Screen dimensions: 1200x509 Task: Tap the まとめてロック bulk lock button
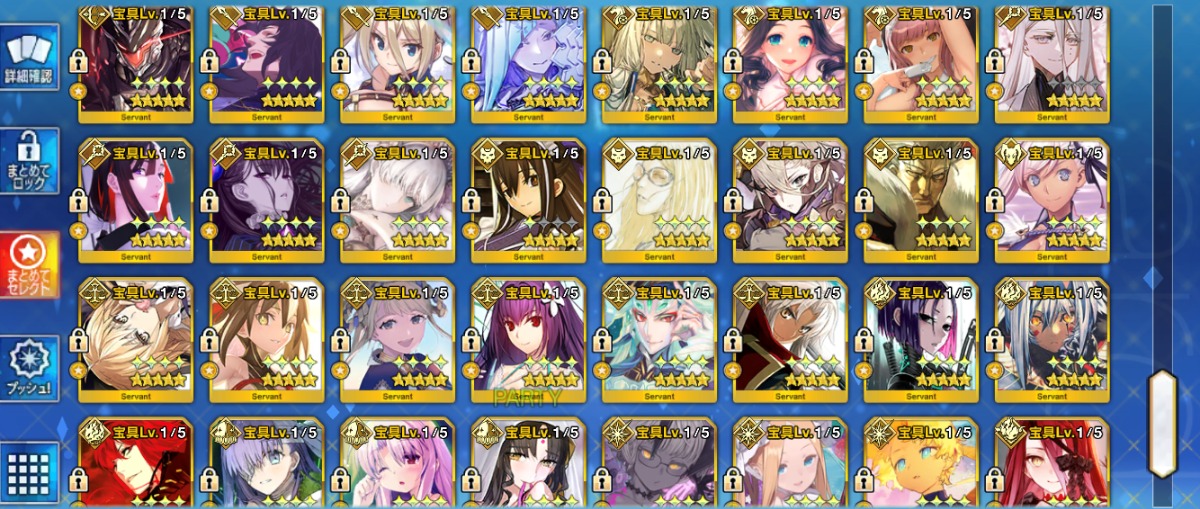tap(29, 162)
